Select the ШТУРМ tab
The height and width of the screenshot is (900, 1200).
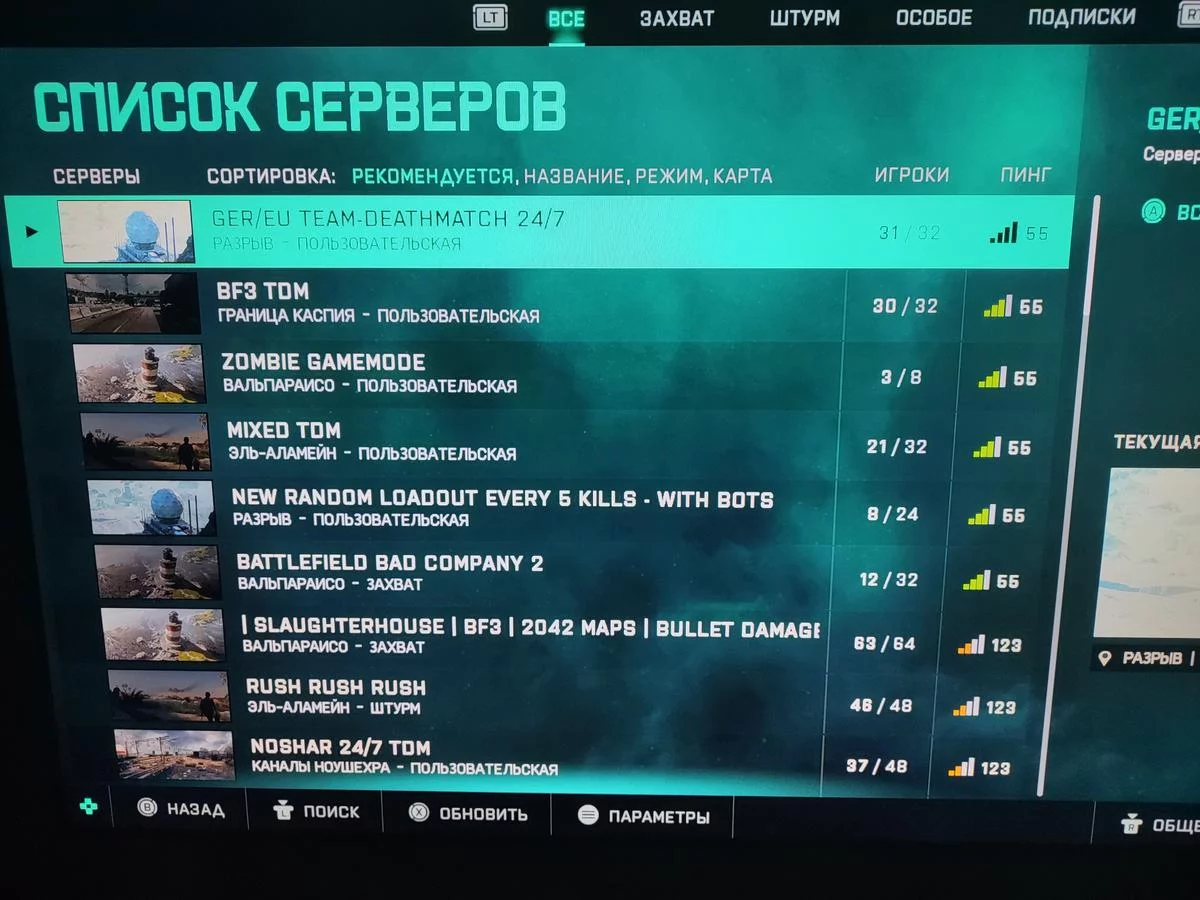[805, 19]
